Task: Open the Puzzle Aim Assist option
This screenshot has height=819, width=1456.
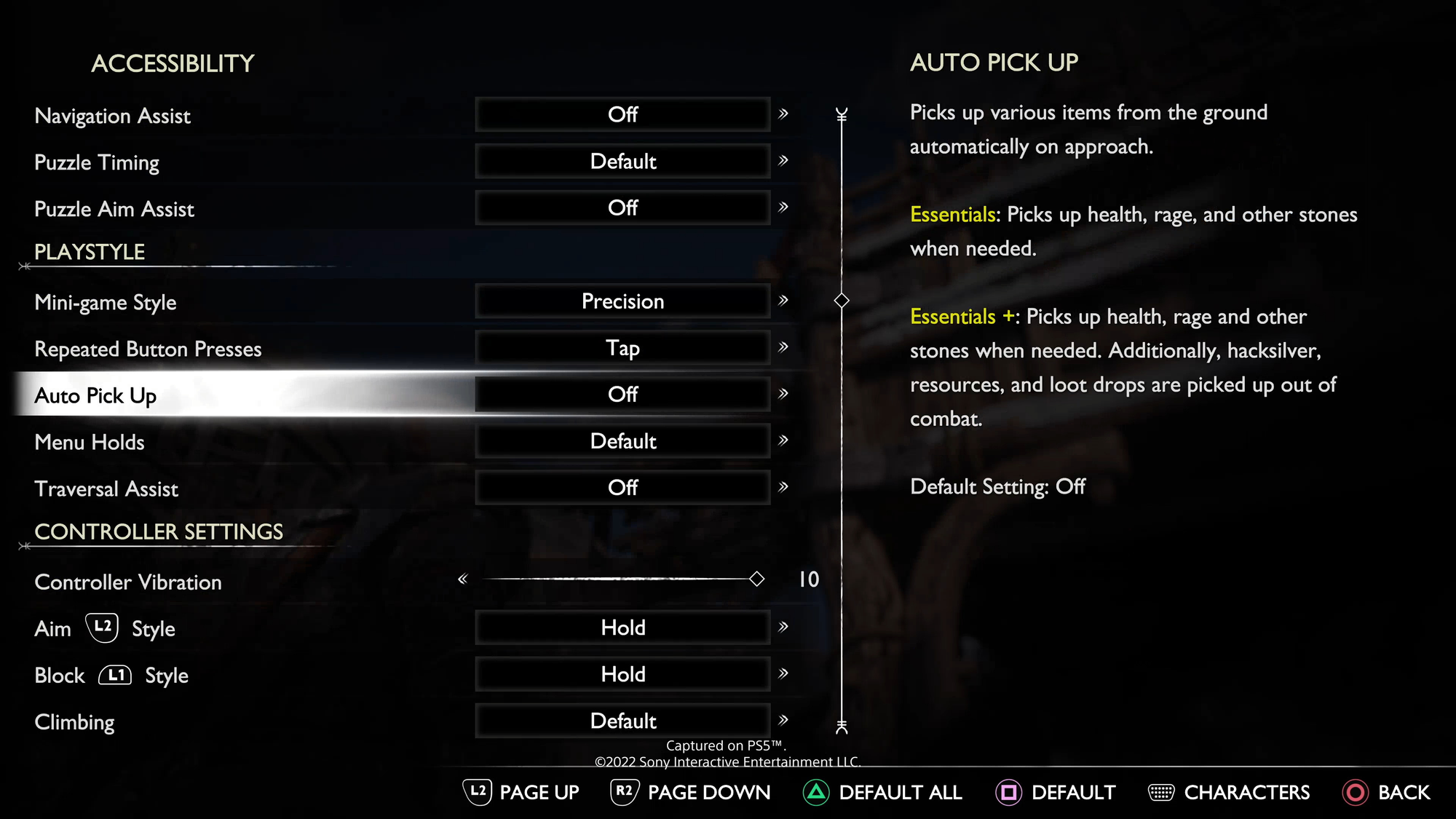Action: pyautogui.click(x=622, y=208)
